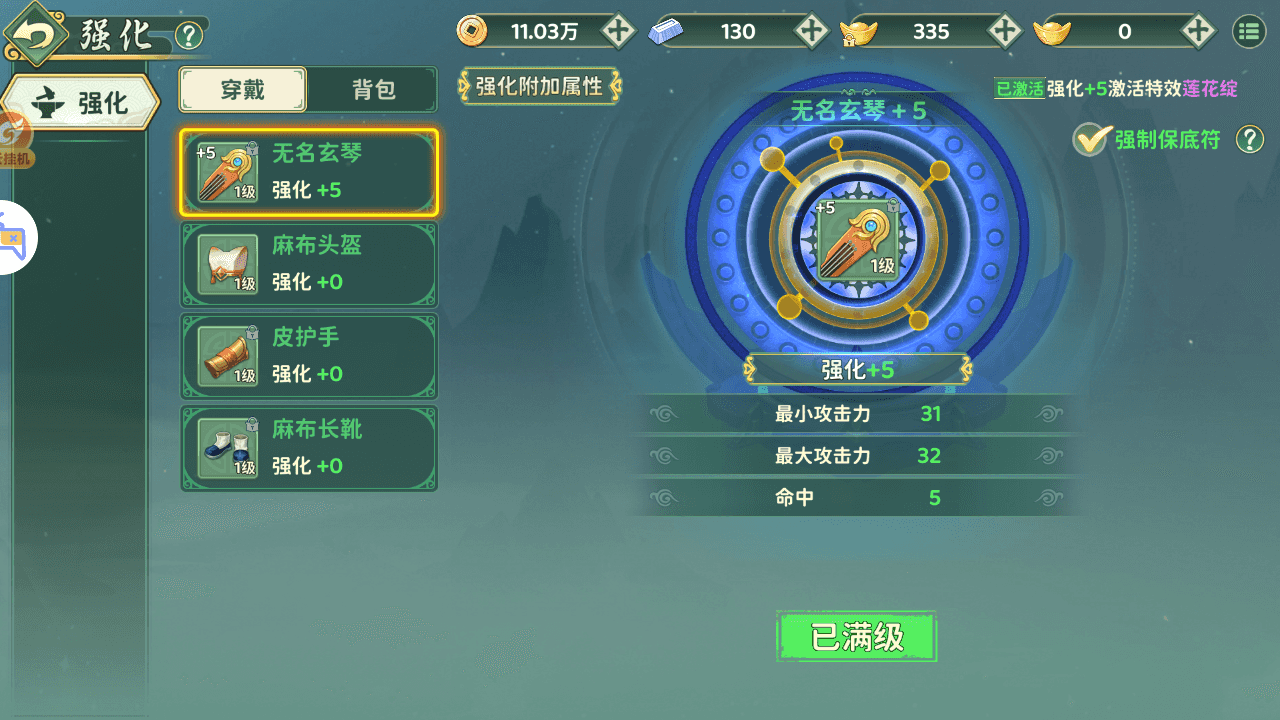Click the plus button to add 元宝 currency
The width and height of the screenshot is (1280, 720).
click(1199, 31)
